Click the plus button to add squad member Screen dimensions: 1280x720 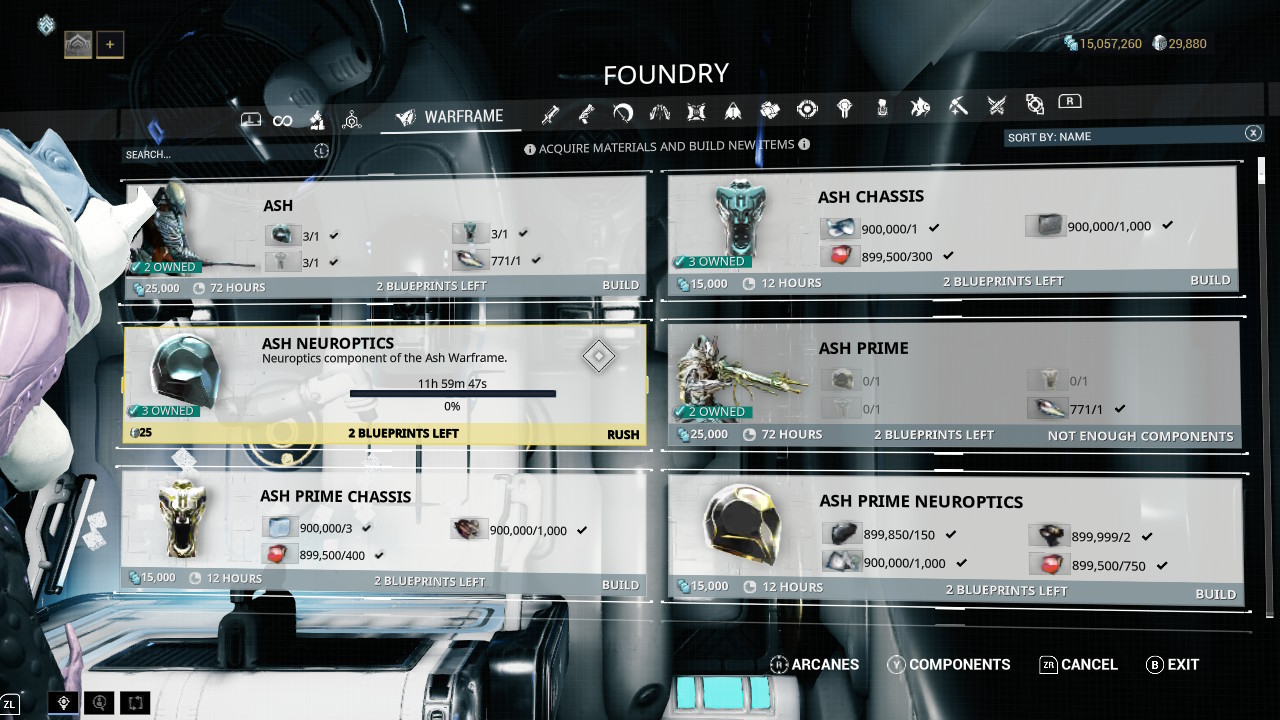pos(110,44)
